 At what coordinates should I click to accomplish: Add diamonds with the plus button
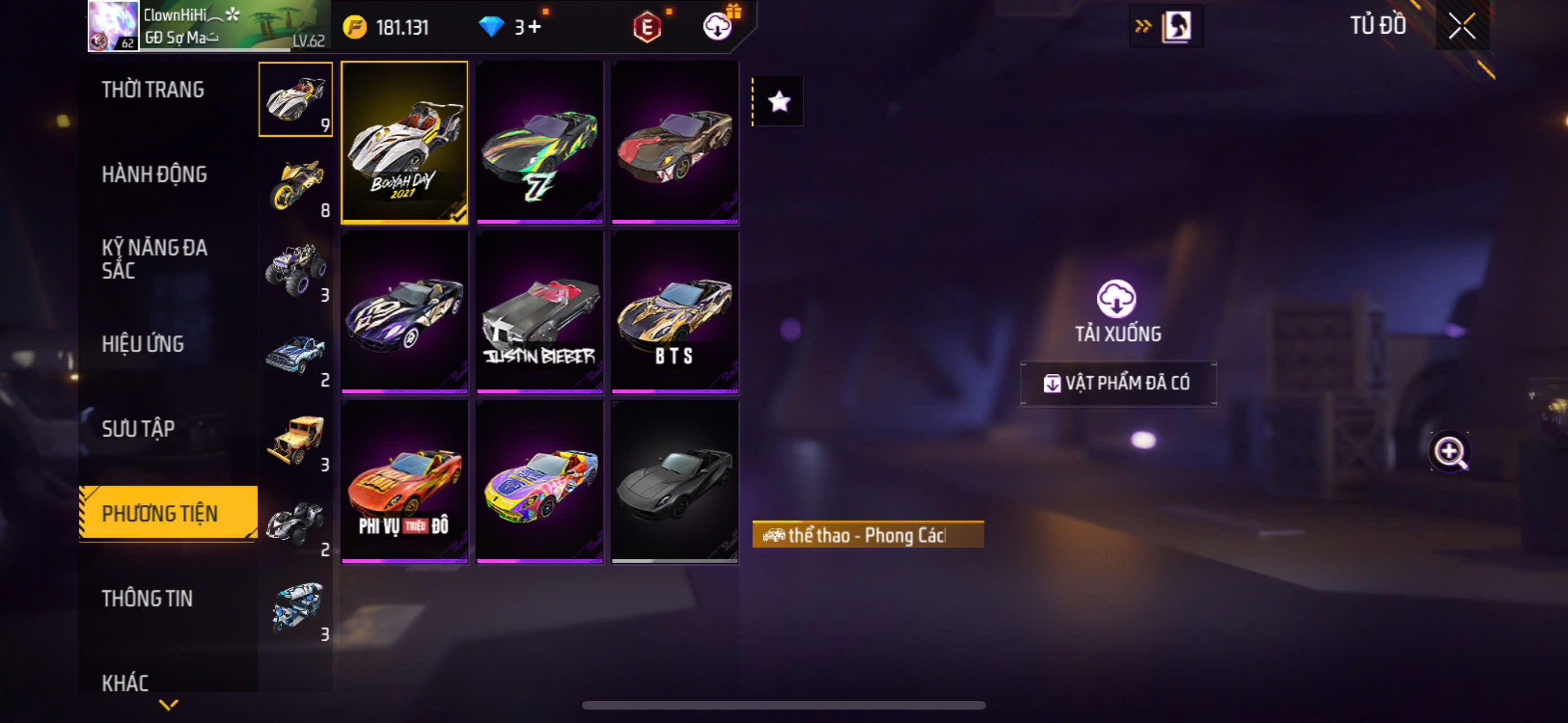(534, 27)
